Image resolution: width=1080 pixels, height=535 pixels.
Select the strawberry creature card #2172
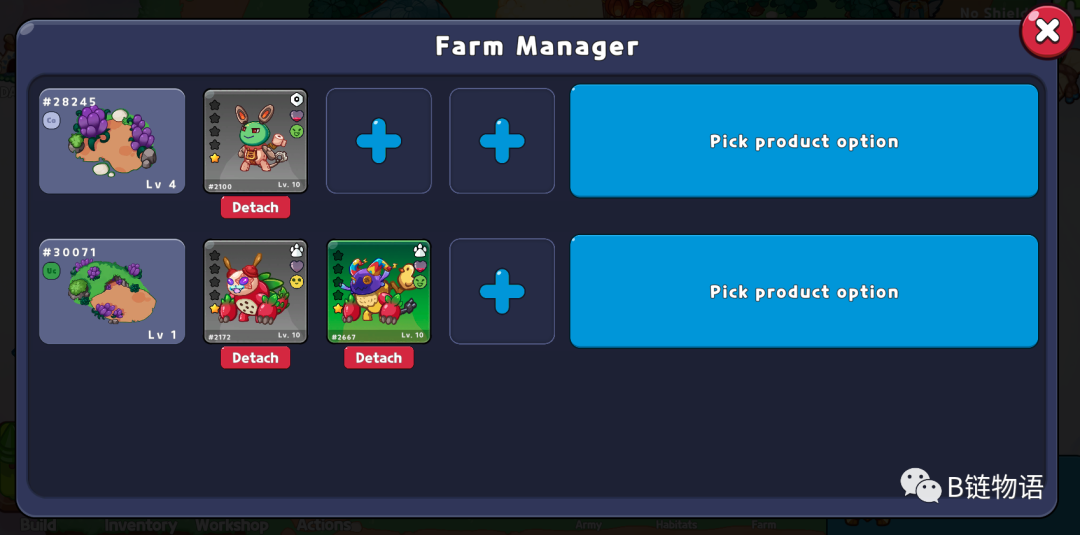click(255, 292)
